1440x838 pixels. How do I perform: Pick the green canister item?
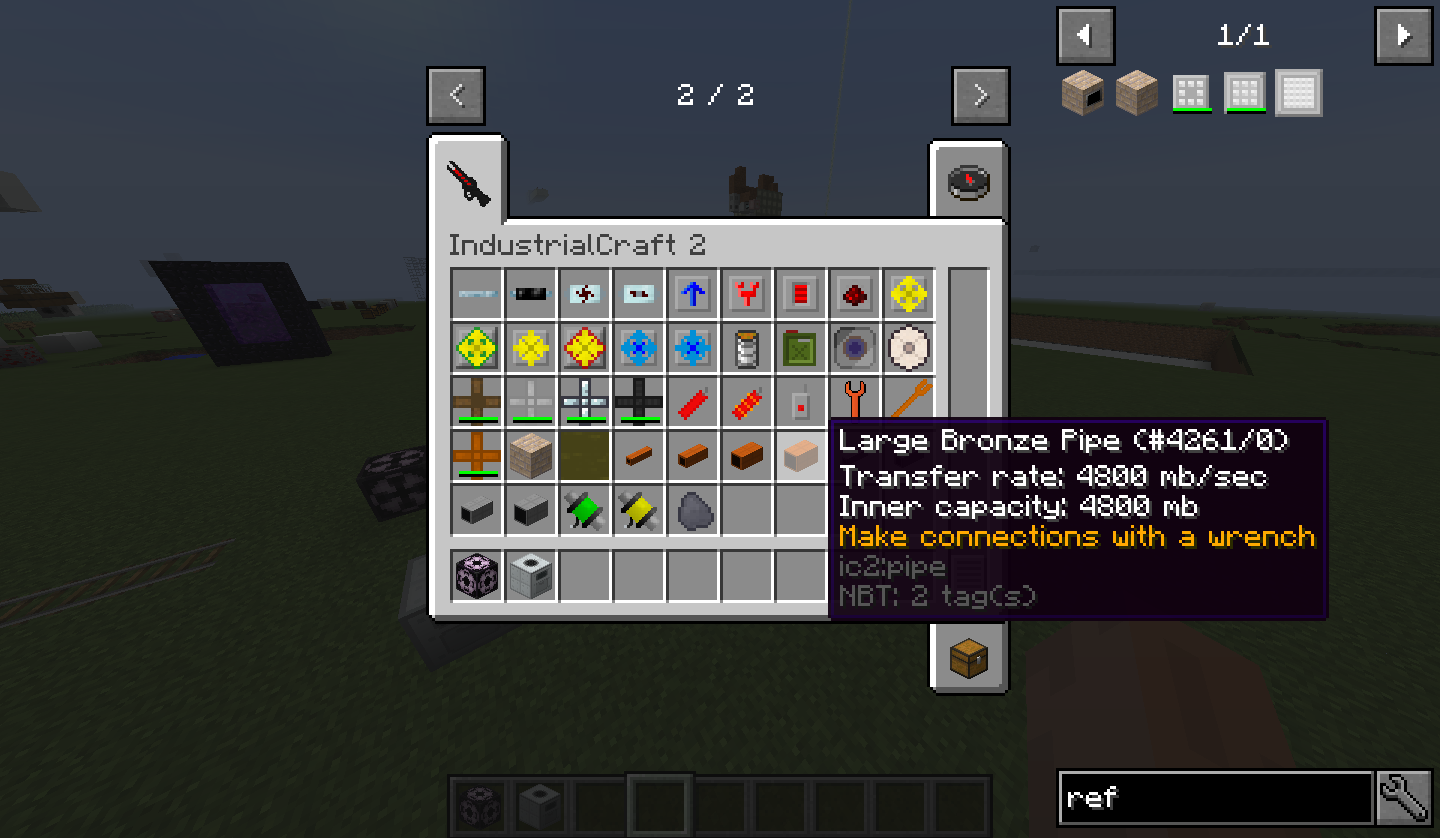801,348
